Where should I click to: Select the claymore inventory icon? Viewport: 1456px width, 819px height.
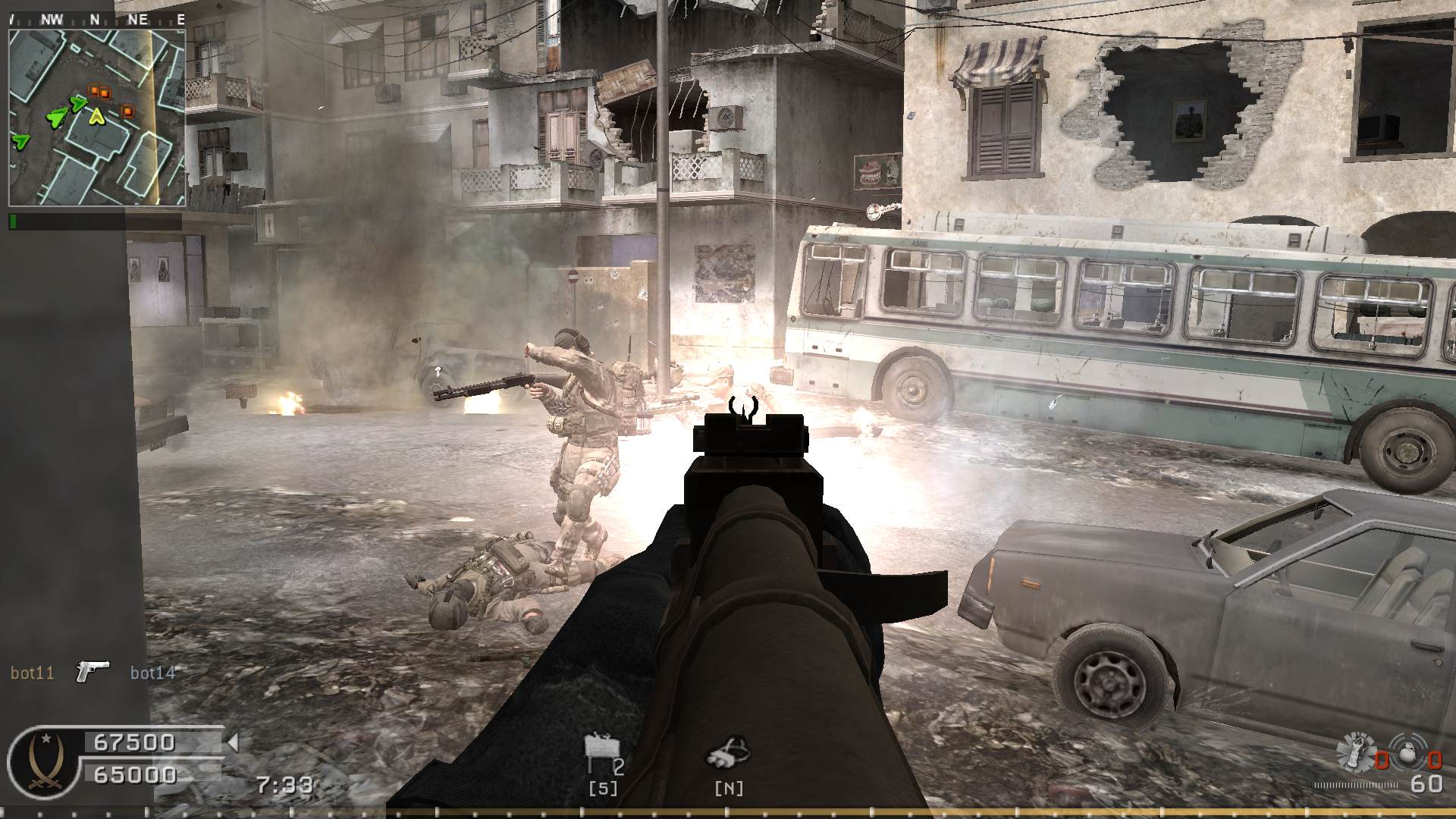point(601,752)
